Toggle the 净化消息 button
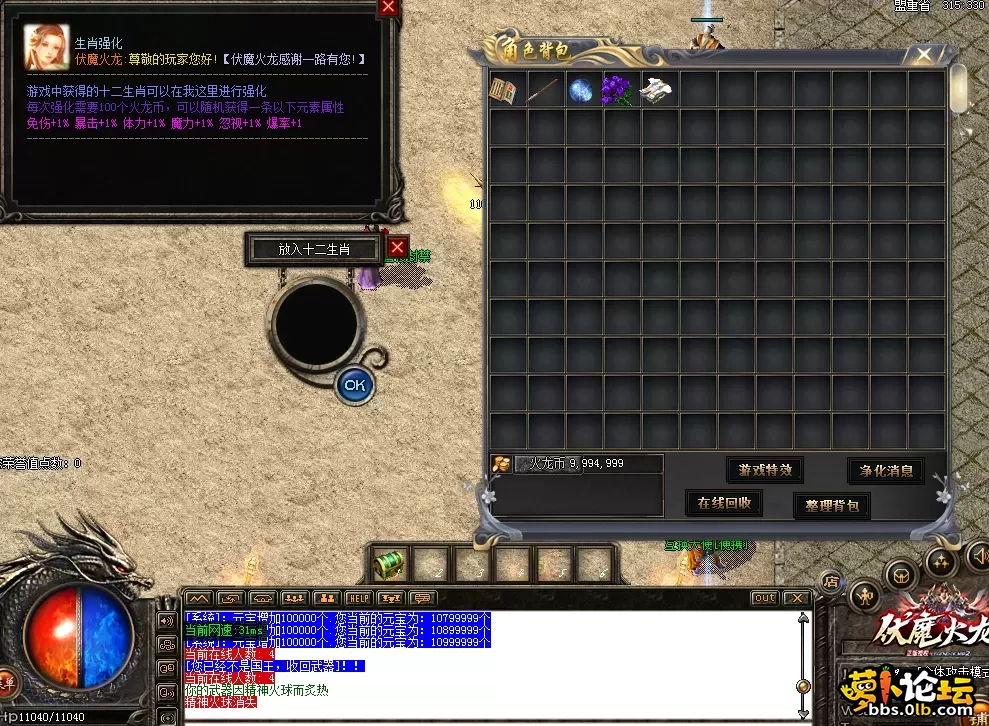 (x=885, y=470)
